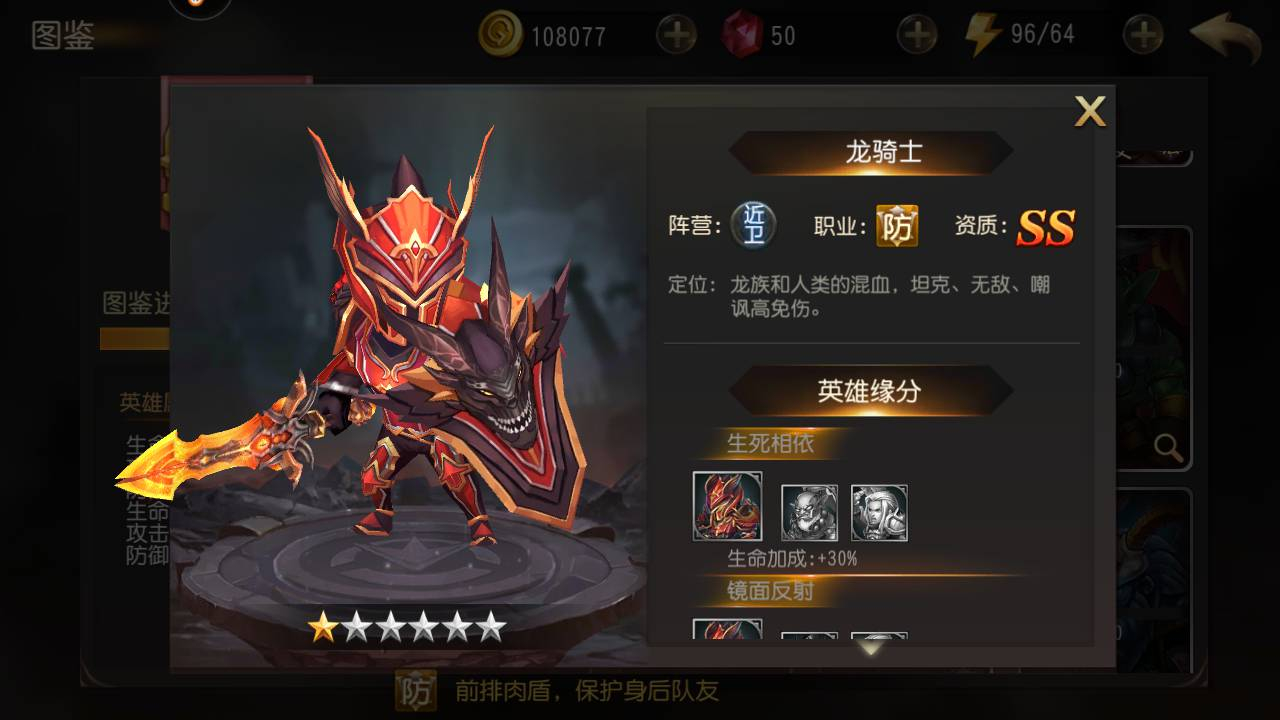Add more red gems with plus button
This screenshot has width=1280, height=720.
tap(916, 36)
